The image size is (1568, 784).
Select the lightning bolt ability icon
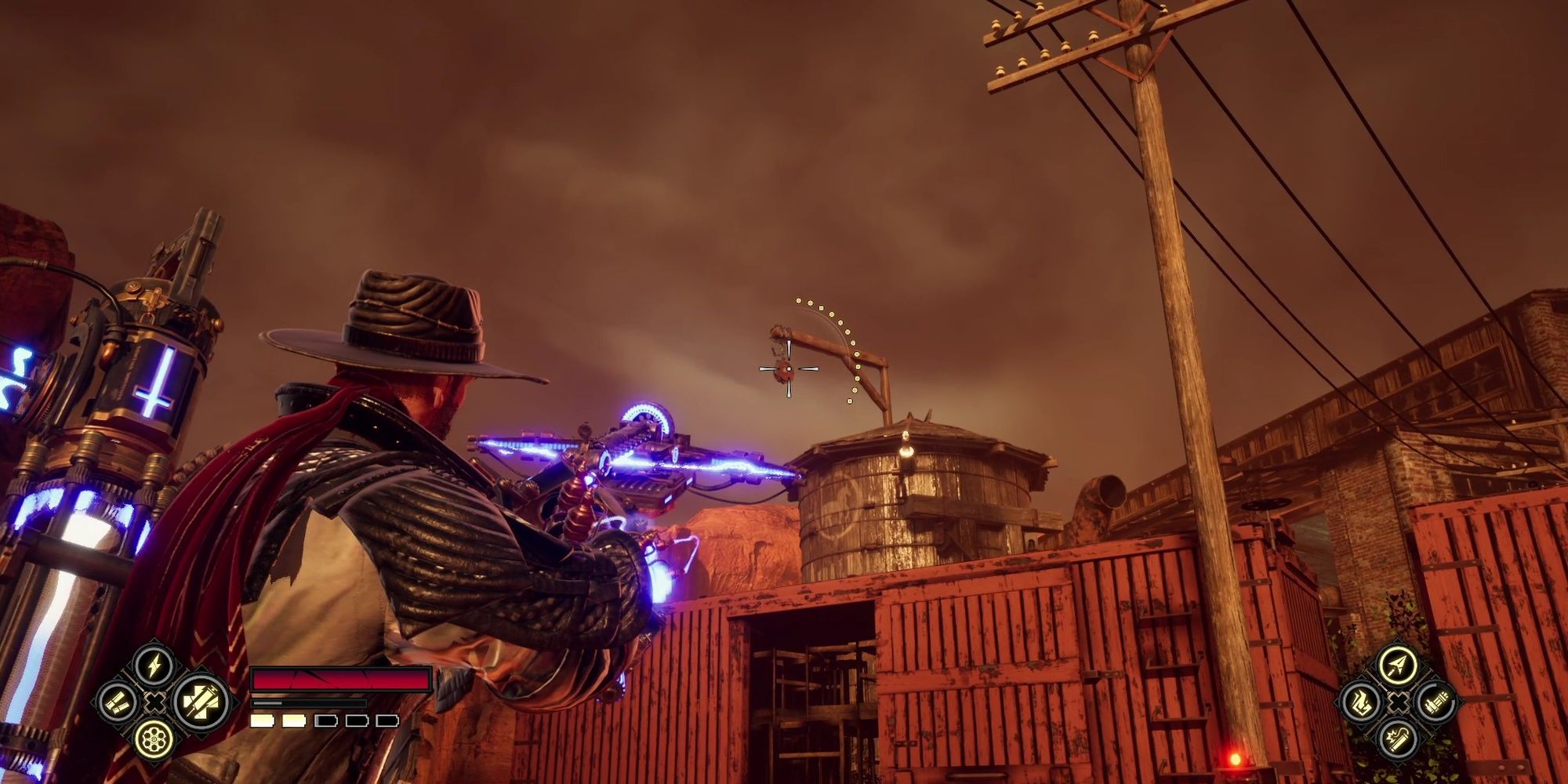tap(153, 665)
